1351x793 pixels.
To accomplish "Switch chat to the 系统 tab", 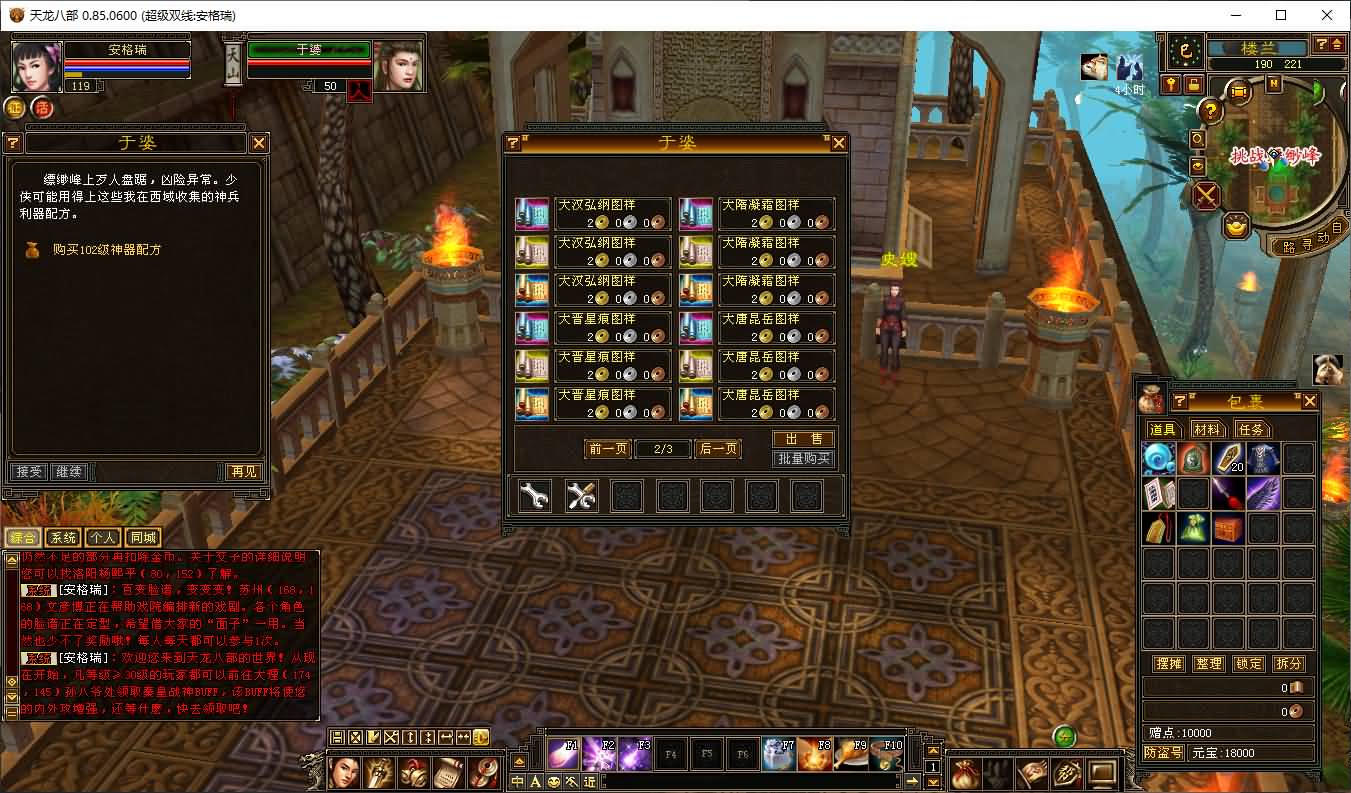I will [63, 537].
